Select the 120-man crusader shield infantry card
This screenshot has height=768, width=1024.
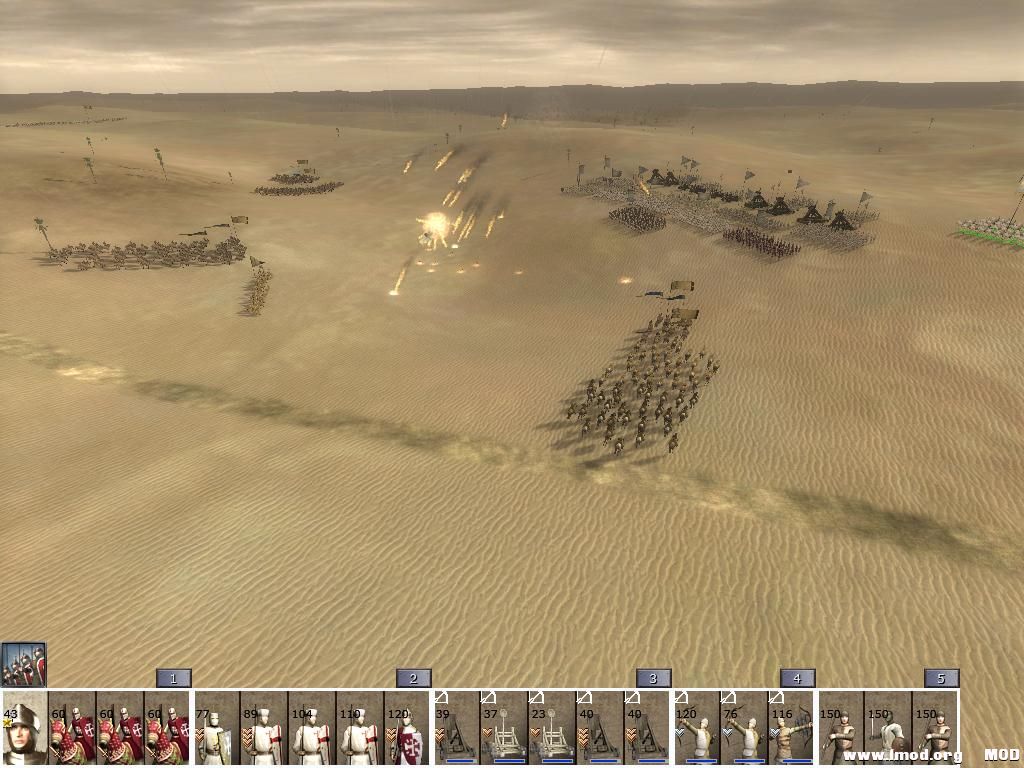click(x=408, y=728)
